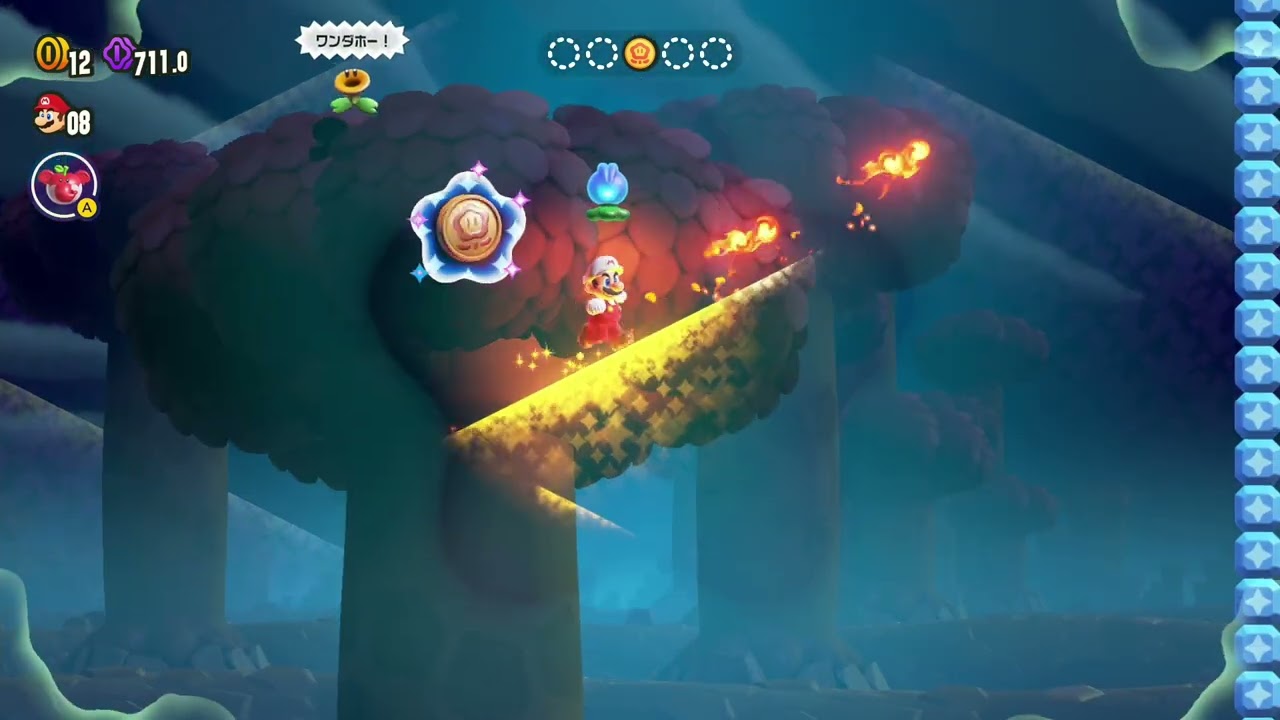Click the gold coin counter icon
1280x720 pixels.
(49, 54)
